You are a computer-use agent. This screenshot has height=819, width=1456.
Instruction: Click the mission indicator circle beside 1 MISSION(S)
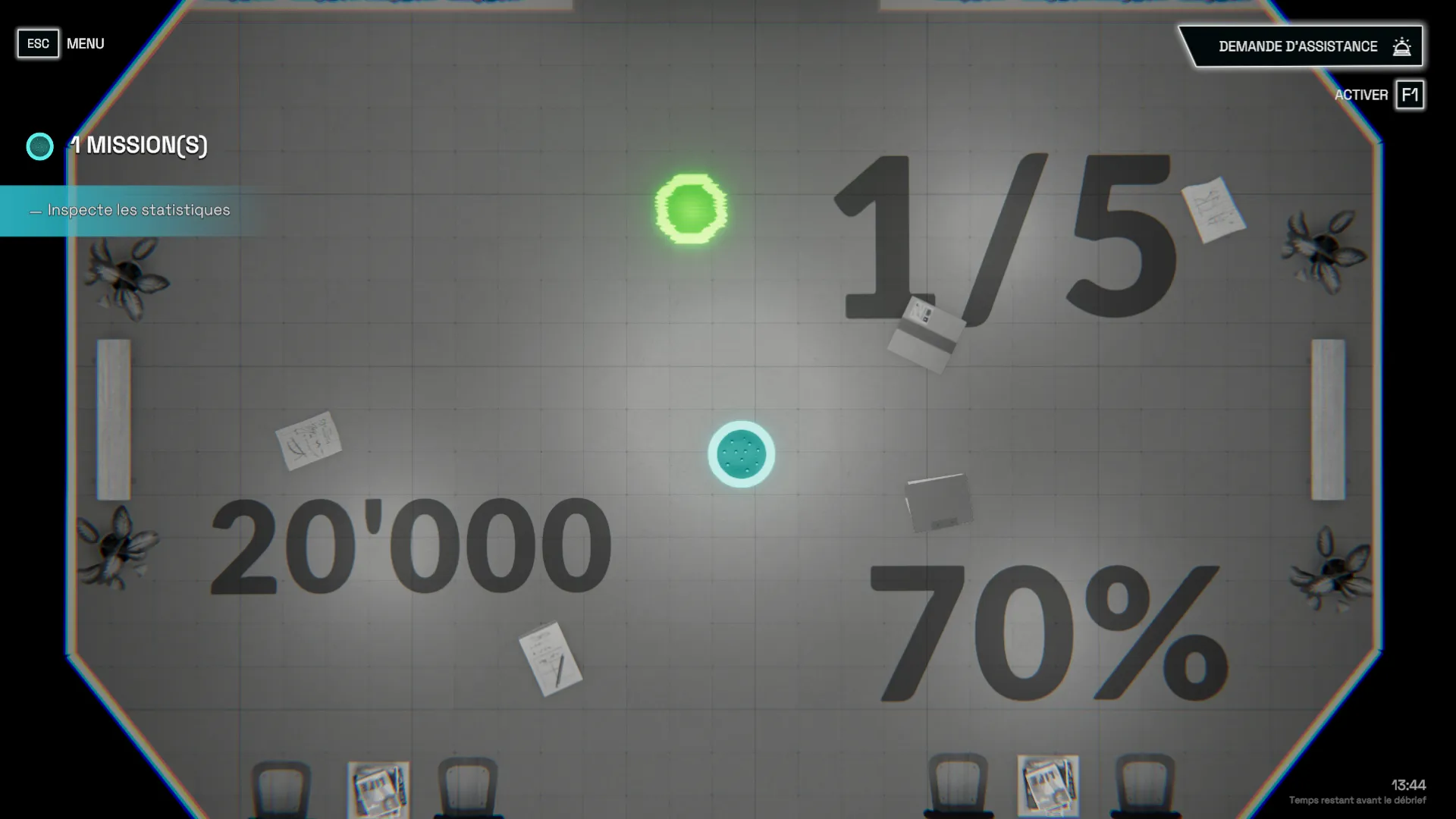[x=39, y=146]
